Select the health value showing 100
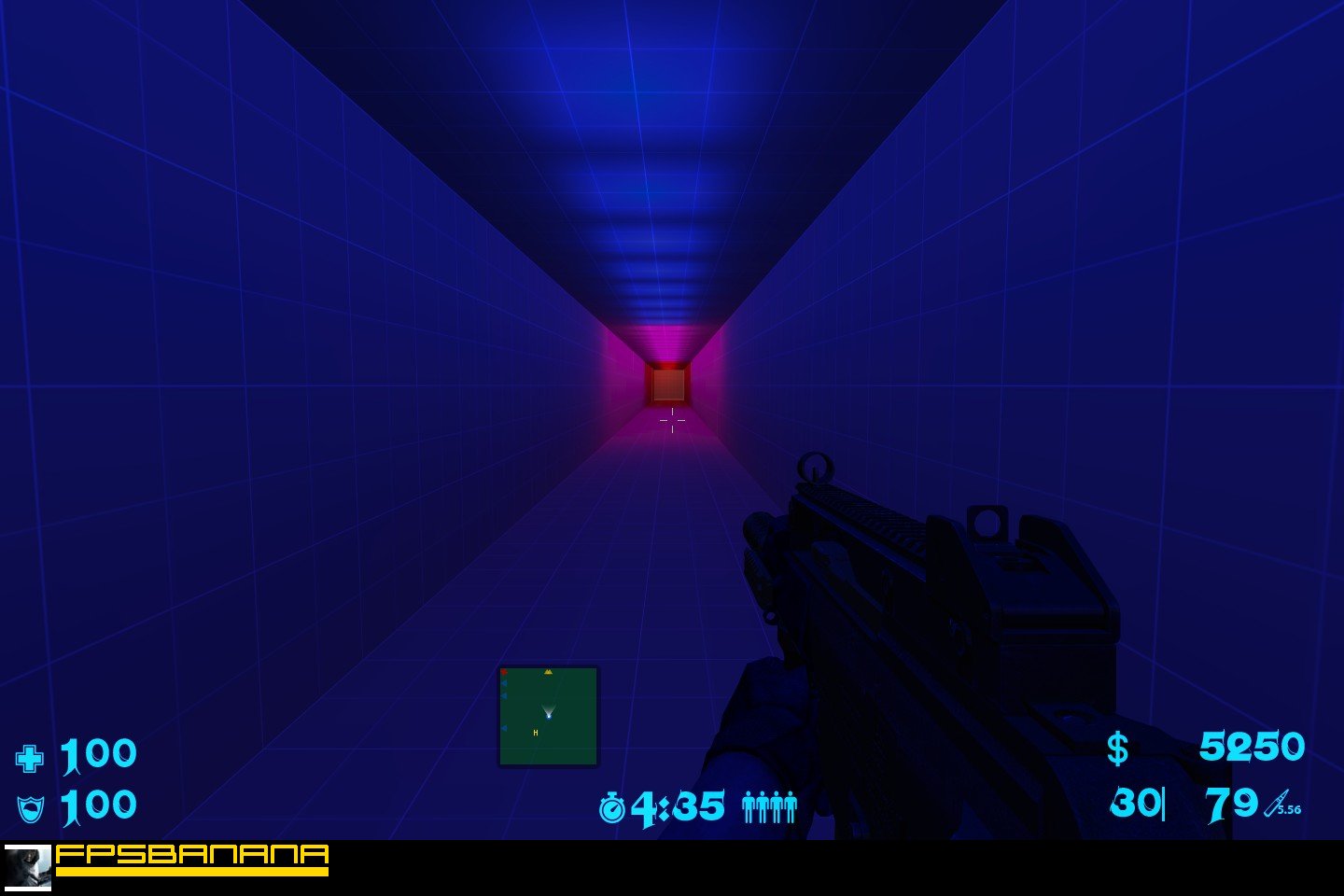This screenshot has width=1344, height=896. click(97, 754)
